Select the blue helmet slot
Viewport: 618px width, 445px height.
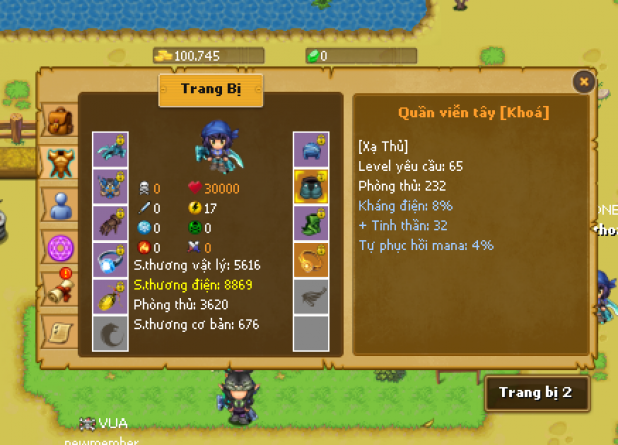click(x=311, y=150)
